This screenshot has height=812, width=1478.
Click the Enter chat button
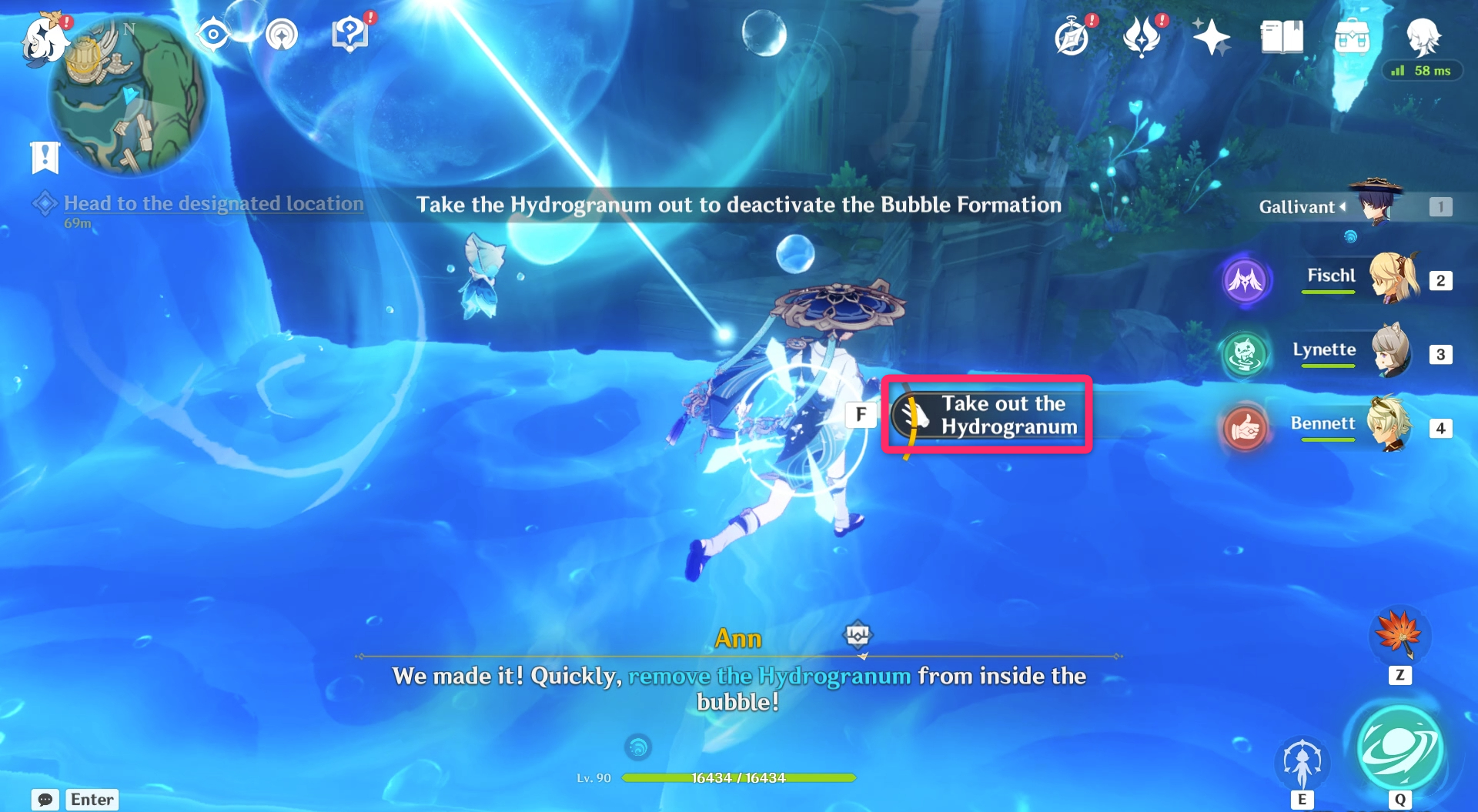92,800
